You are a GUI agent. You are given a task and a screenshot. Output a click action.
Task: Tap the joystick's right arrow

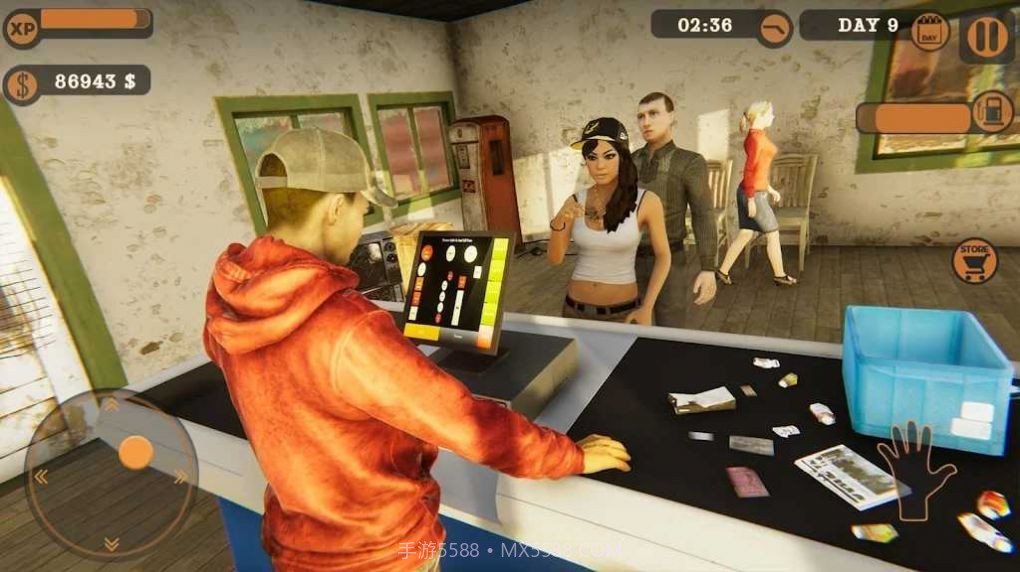click(180, 477)
